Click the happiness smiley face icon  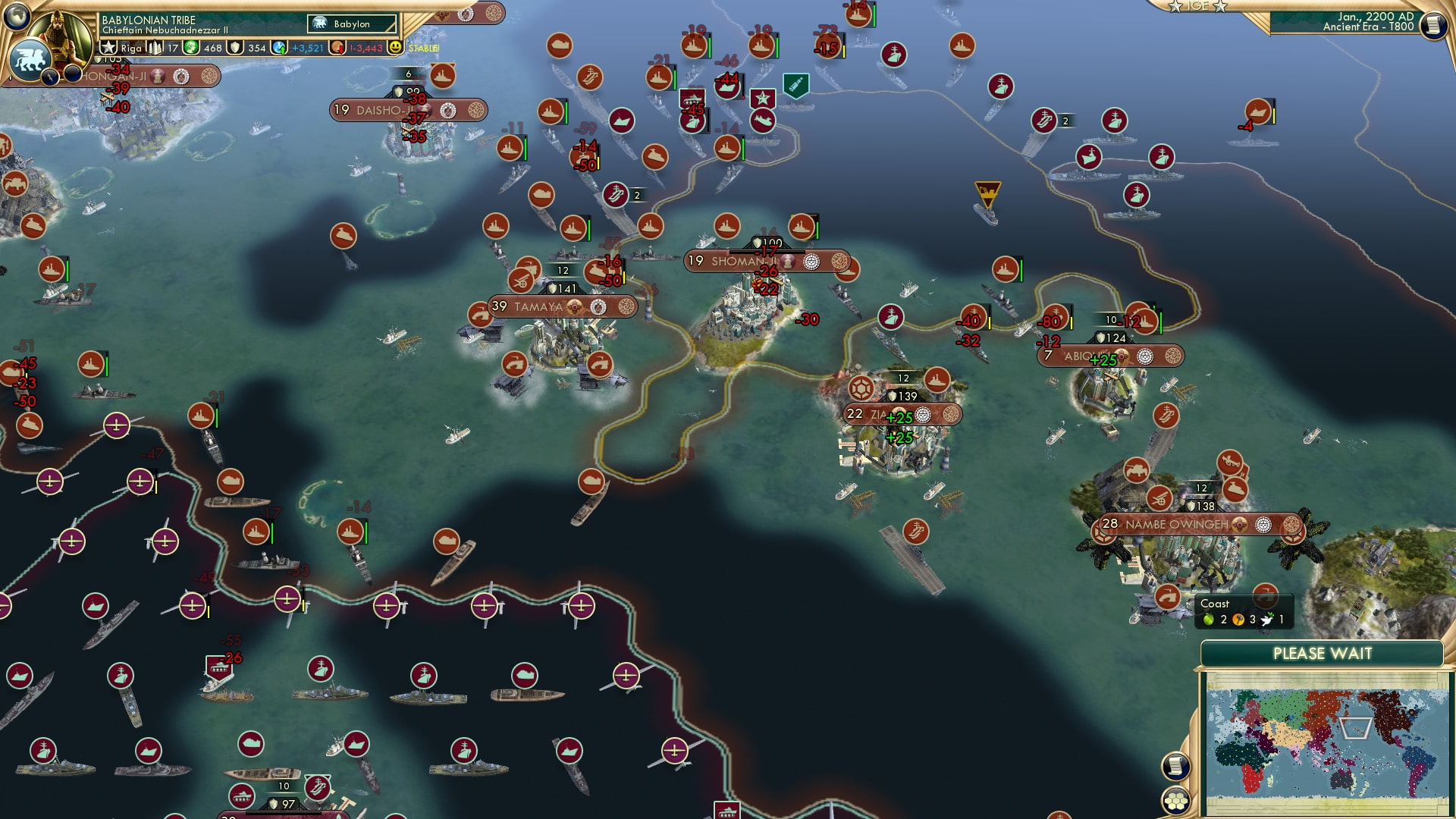click(396, 47)
